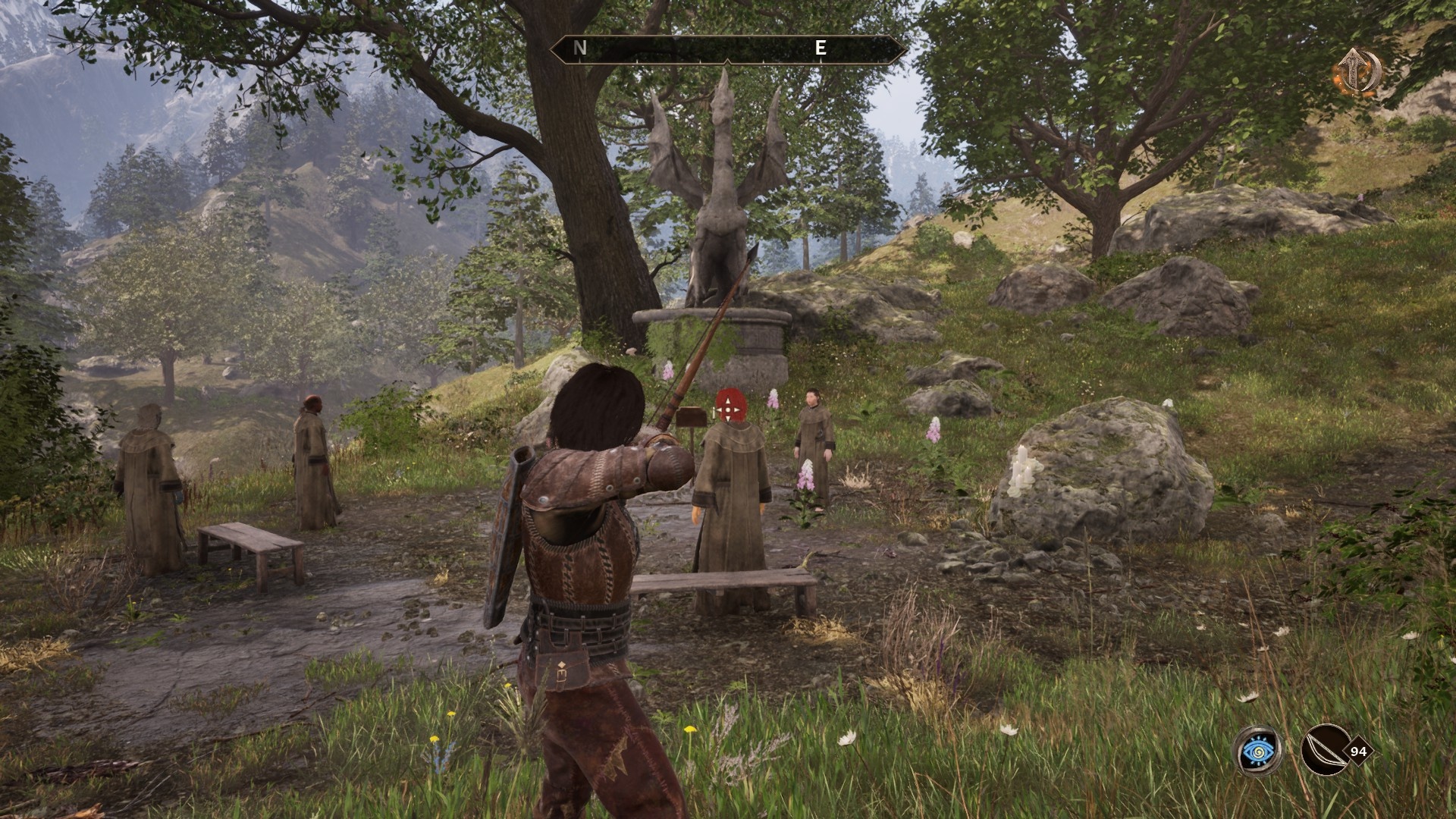
Task: Select the equipped bow weapon icon
Action: 1324,751
